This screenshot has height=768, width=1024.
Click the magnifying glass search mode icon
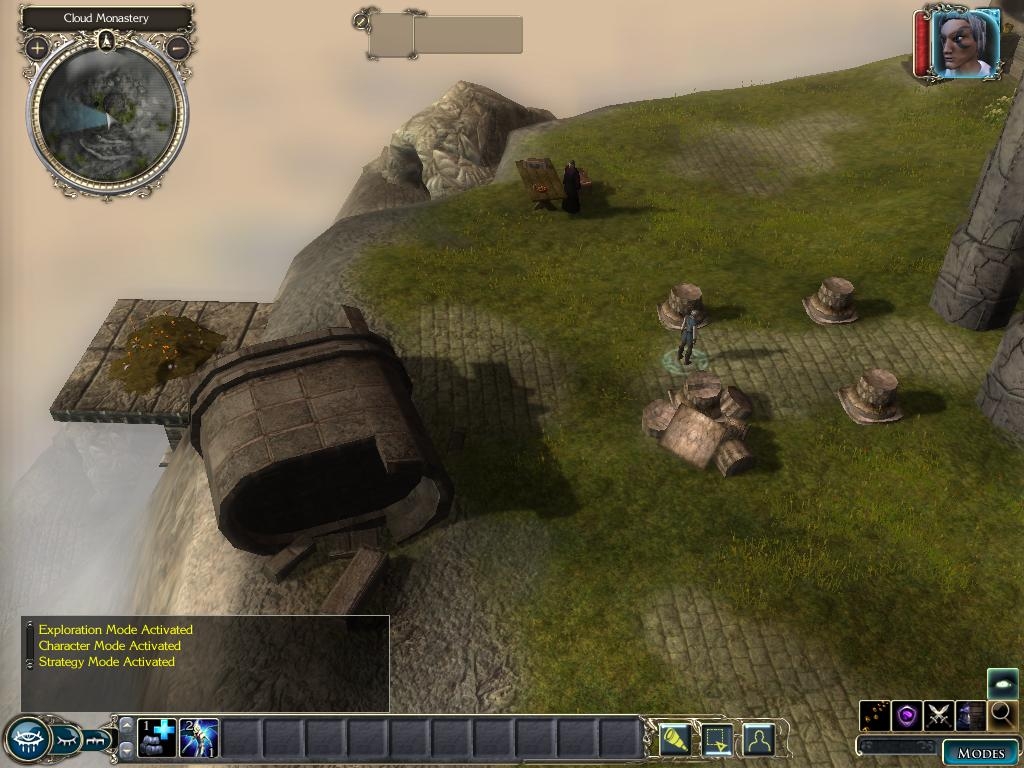pyautogui.click(x=1002, y=715)
